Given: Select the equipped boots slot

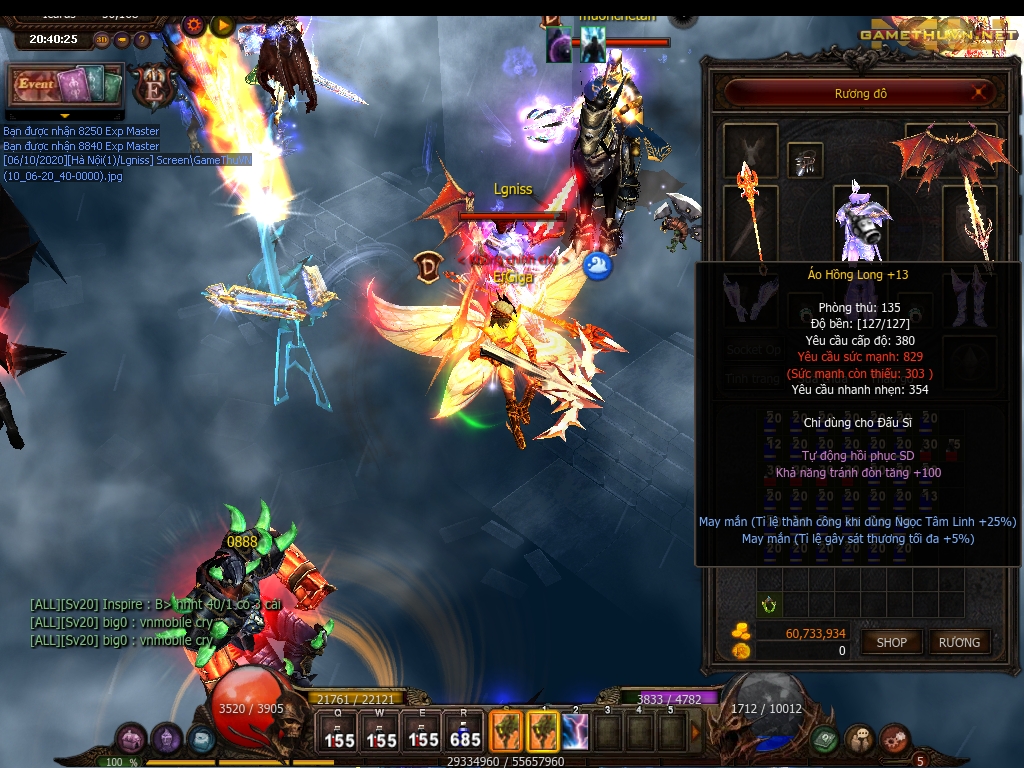Looking at the screenshot, I should pyautogui.click(x=969, y=300).
